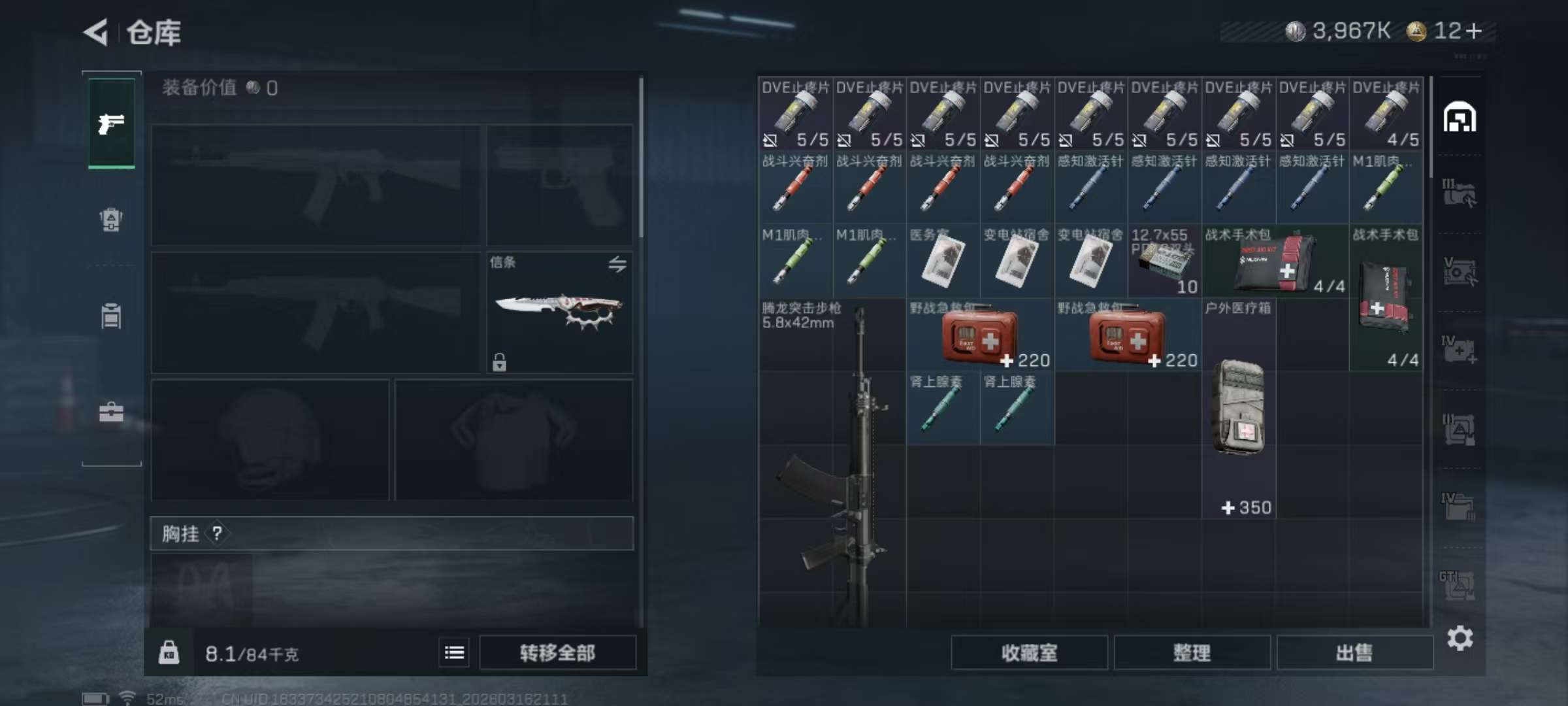Open the 出售 sell screen
Screen dimensions: 1568x706
click(1354, 652)
